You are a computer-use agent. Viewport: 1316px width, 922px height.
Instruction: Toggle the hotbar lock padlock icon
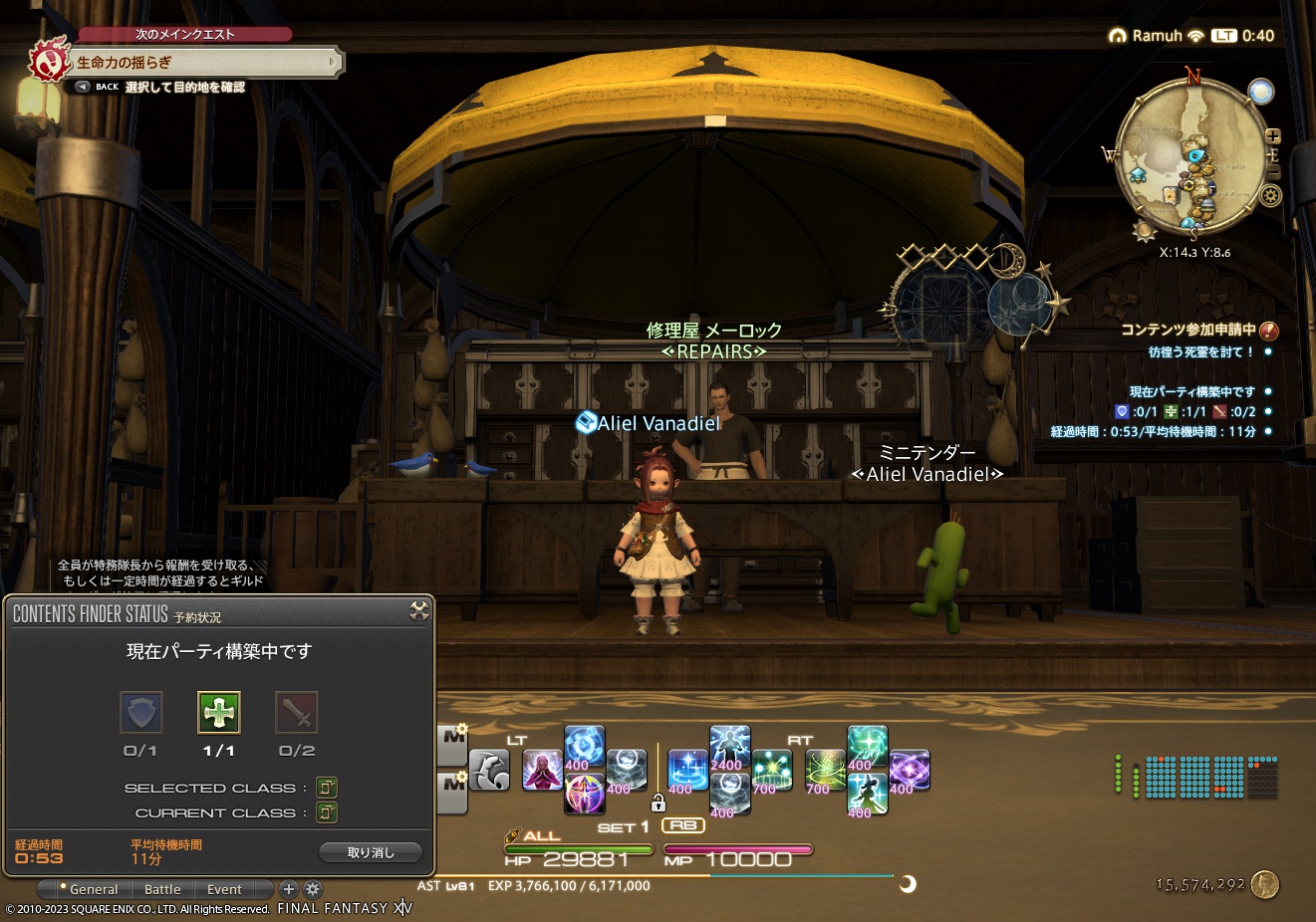(659, 803)
